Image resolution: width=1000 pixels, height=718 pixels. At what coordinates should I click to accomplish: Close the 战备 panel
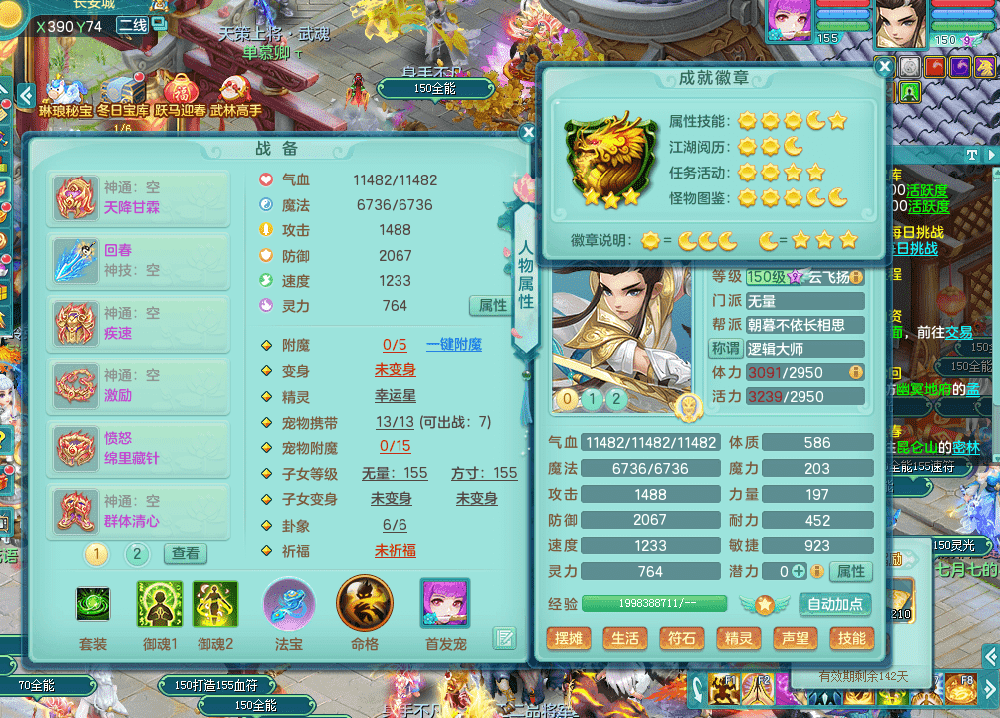tap(528, 131)
